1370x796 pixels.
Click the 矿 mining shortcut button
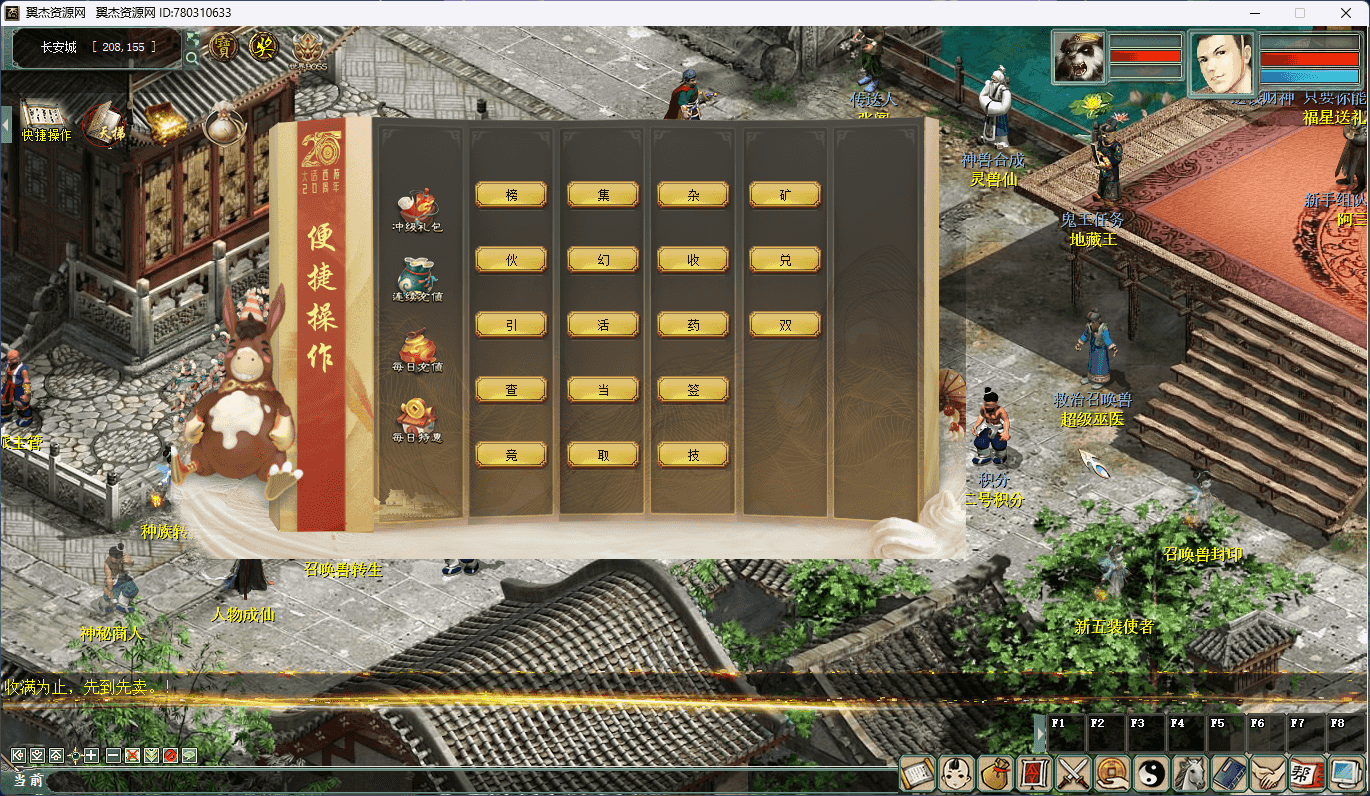(785, 195)
